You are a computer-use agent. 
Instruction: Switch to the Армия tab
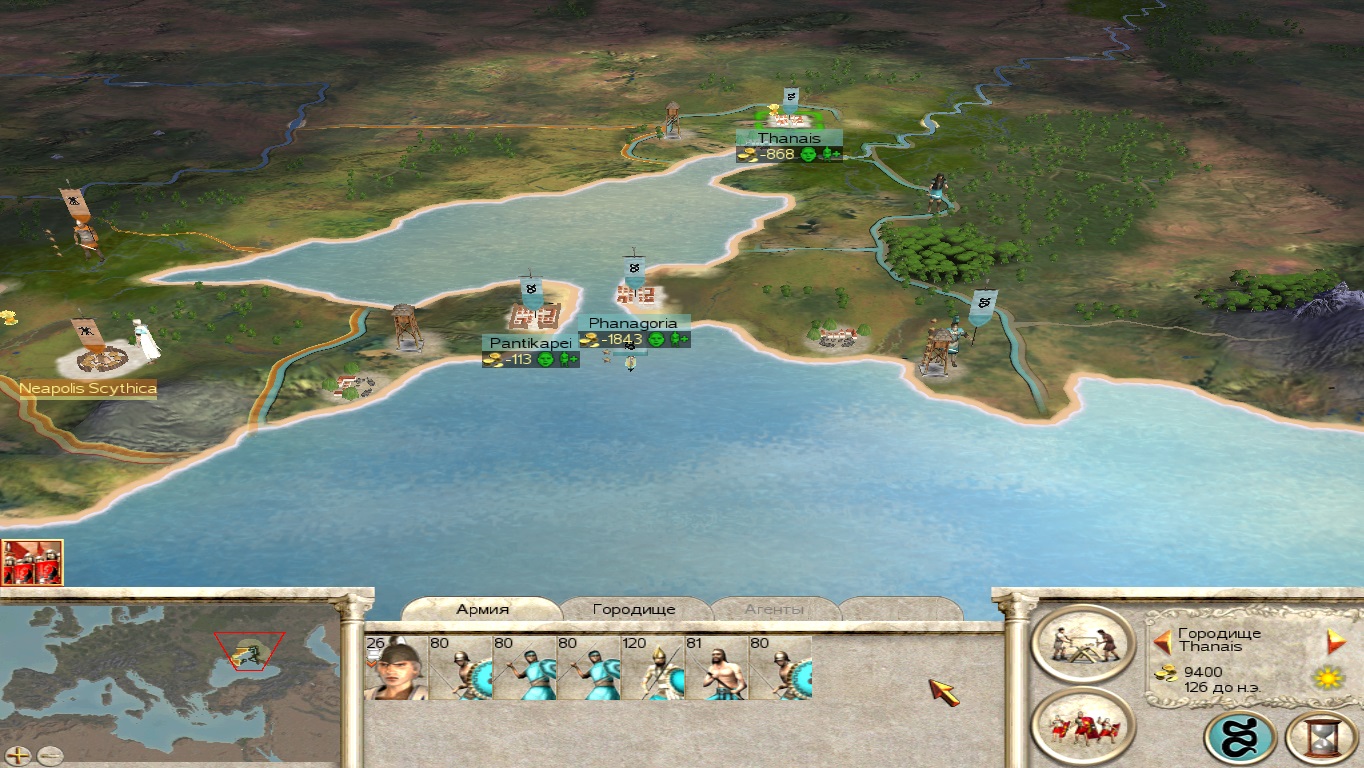click(x=483, y=609)
